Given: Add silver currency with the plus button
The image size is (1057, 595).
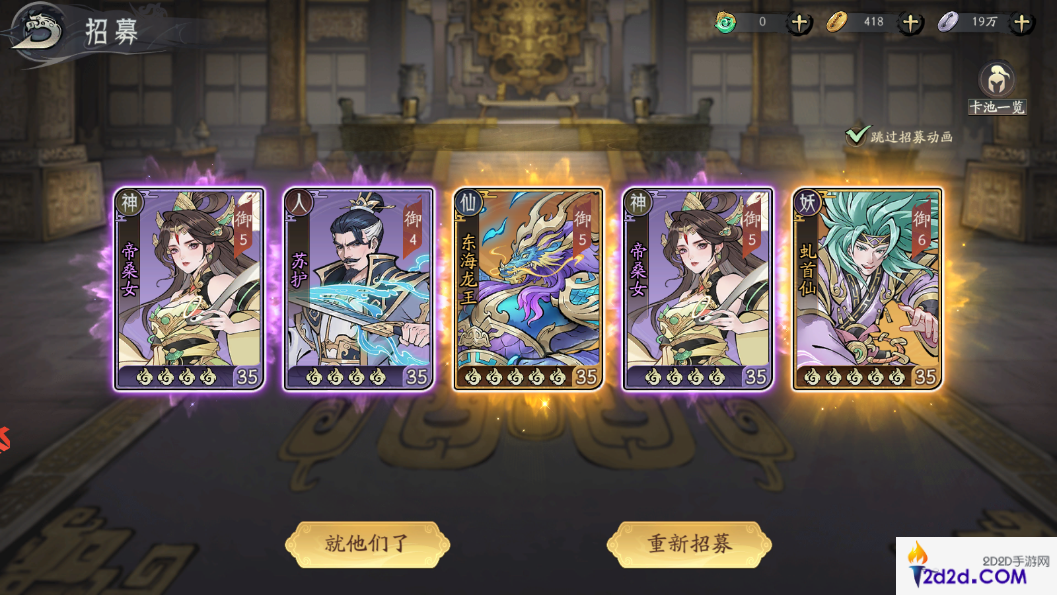Looking at the screenshot, I should pos(1021,22).
